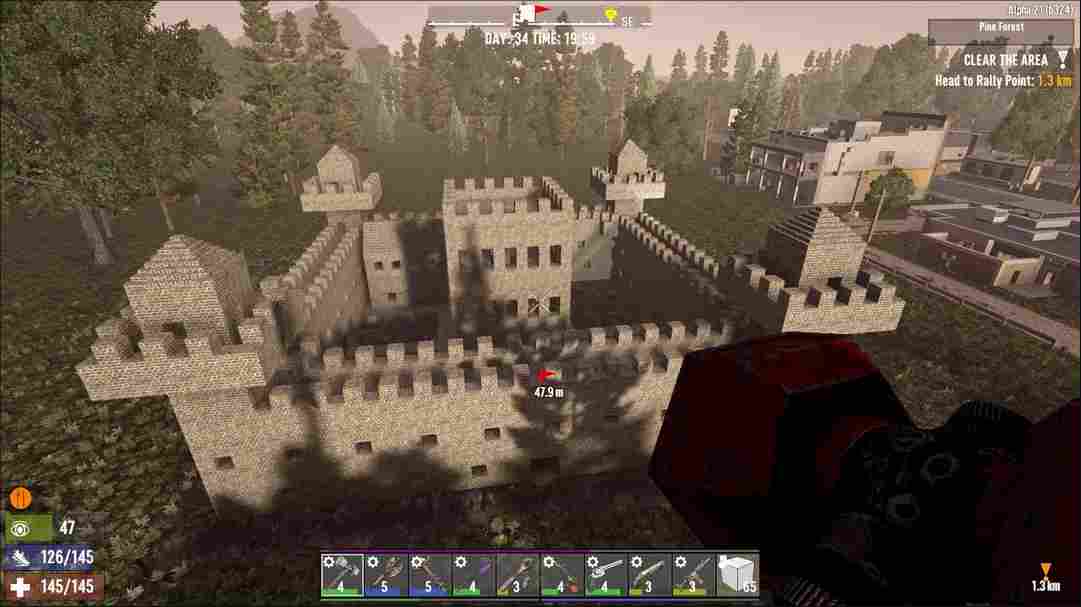Select the highlighted hammer tool hotbar slot
The width and height of the screenshot is (1081, 607).
click(x=342, y=574)
